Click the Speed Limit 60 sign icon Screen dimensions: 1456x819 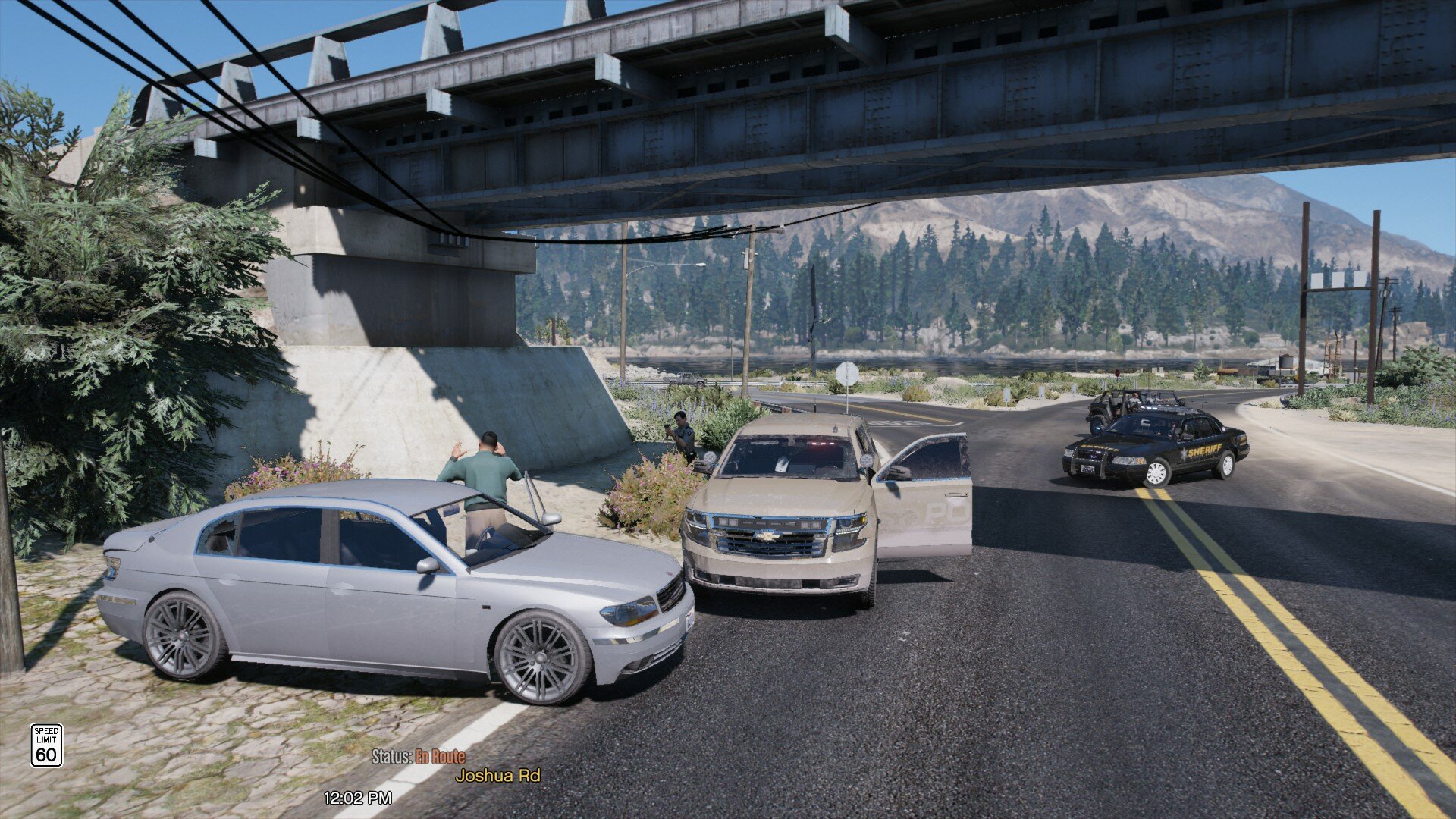tap(46, 745)
